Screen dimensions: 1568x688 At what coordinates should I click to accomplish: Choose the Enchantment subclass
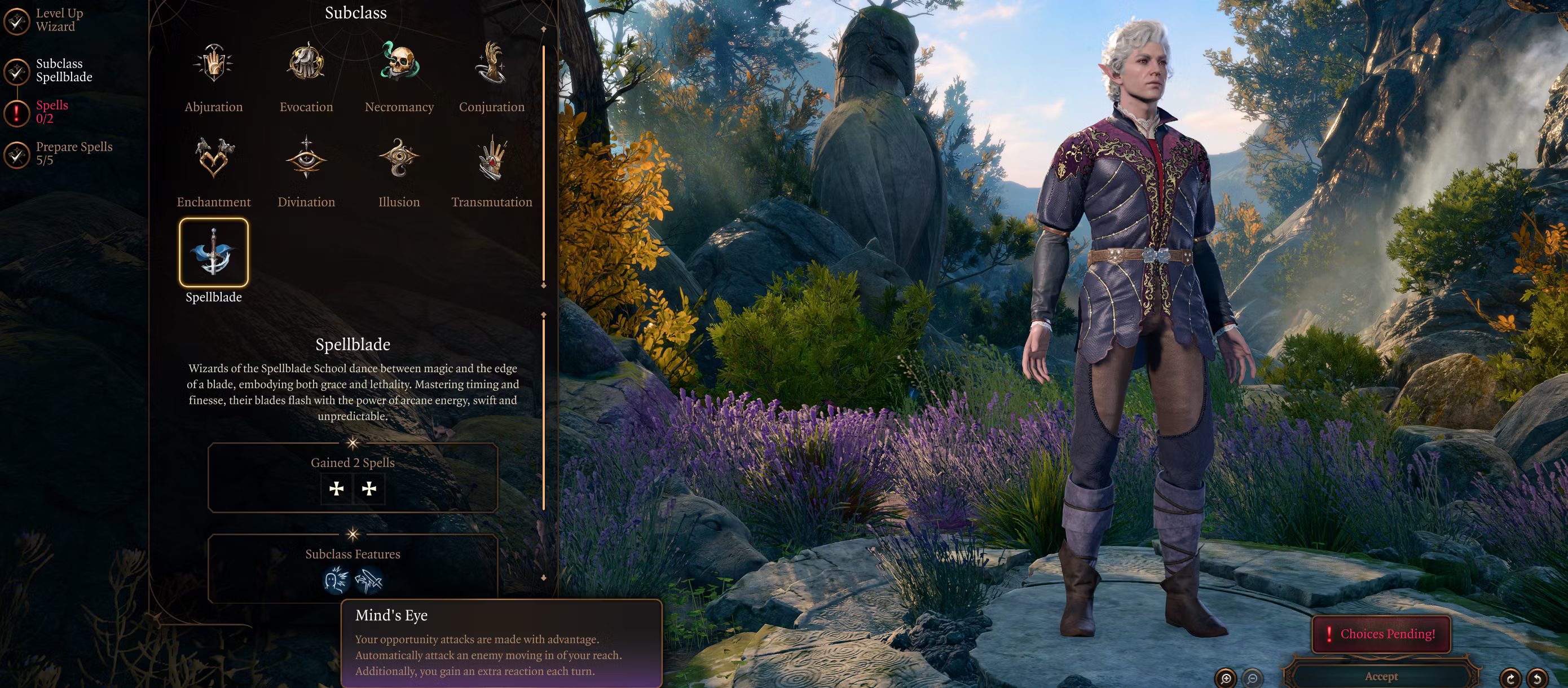pos(213,158)
